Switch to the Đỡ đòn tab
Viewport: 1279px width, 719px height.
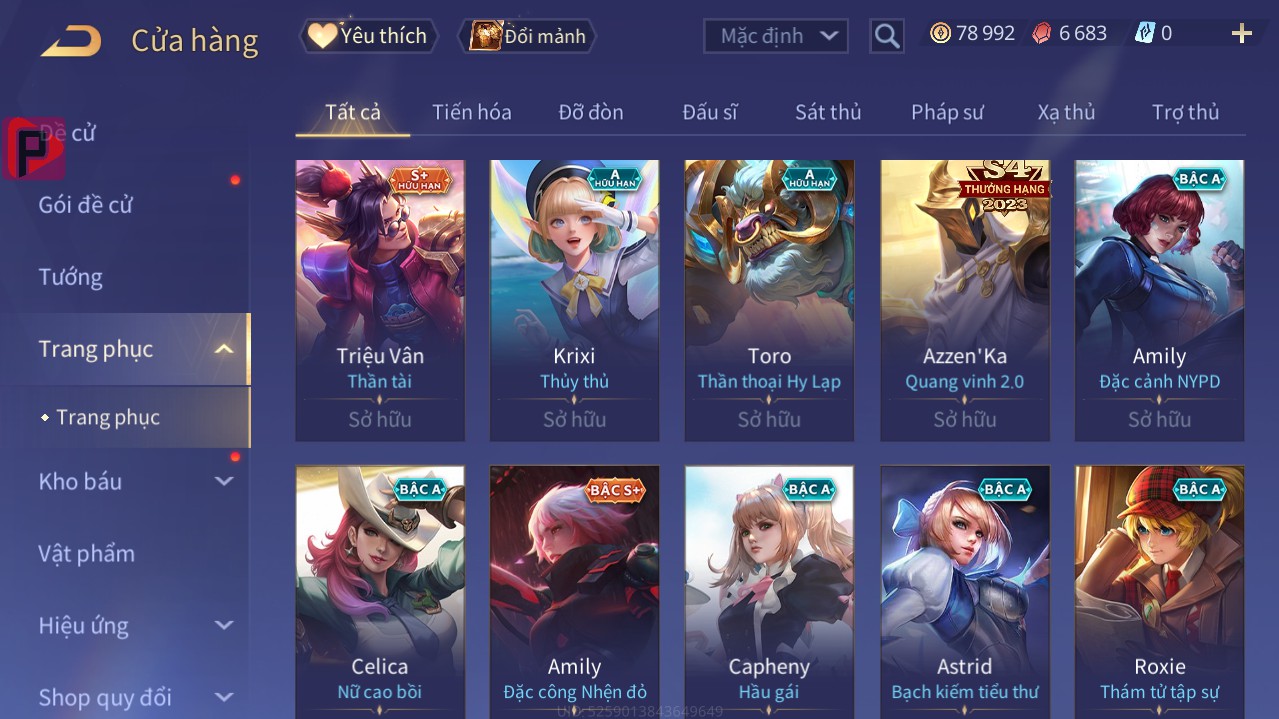pyautogui.click(x=590, y=112)
